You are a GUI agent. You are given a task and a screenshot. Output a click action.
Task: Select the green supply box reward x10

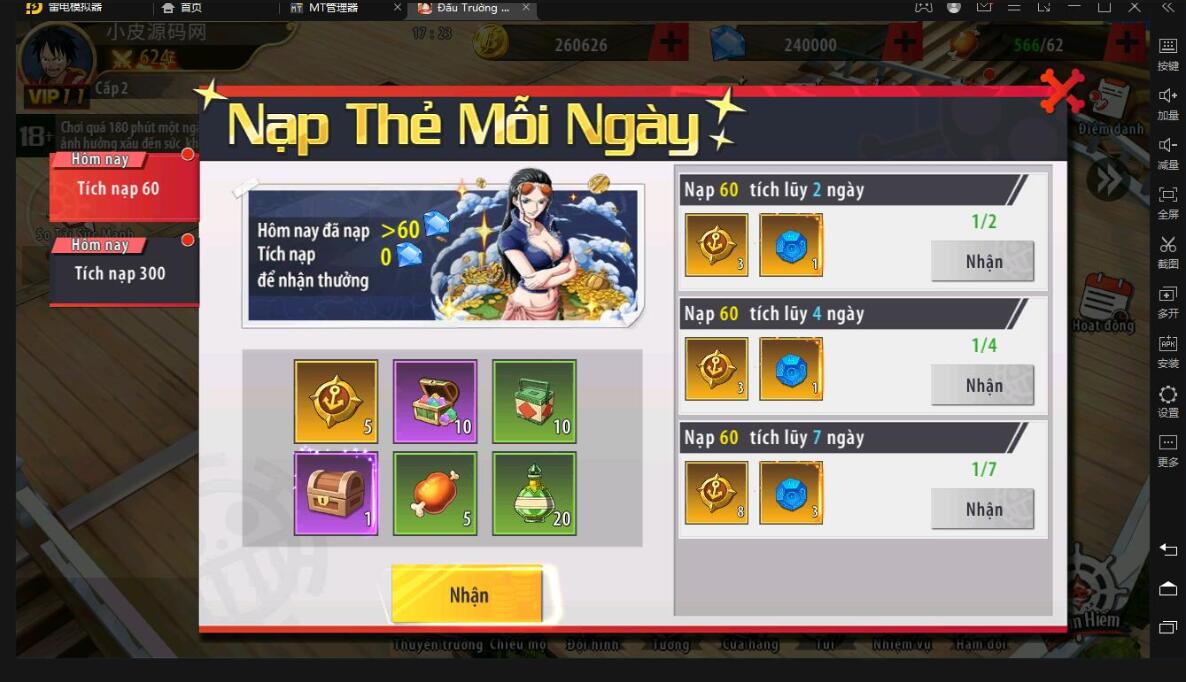pyautogui.click(x=534, y=401)
